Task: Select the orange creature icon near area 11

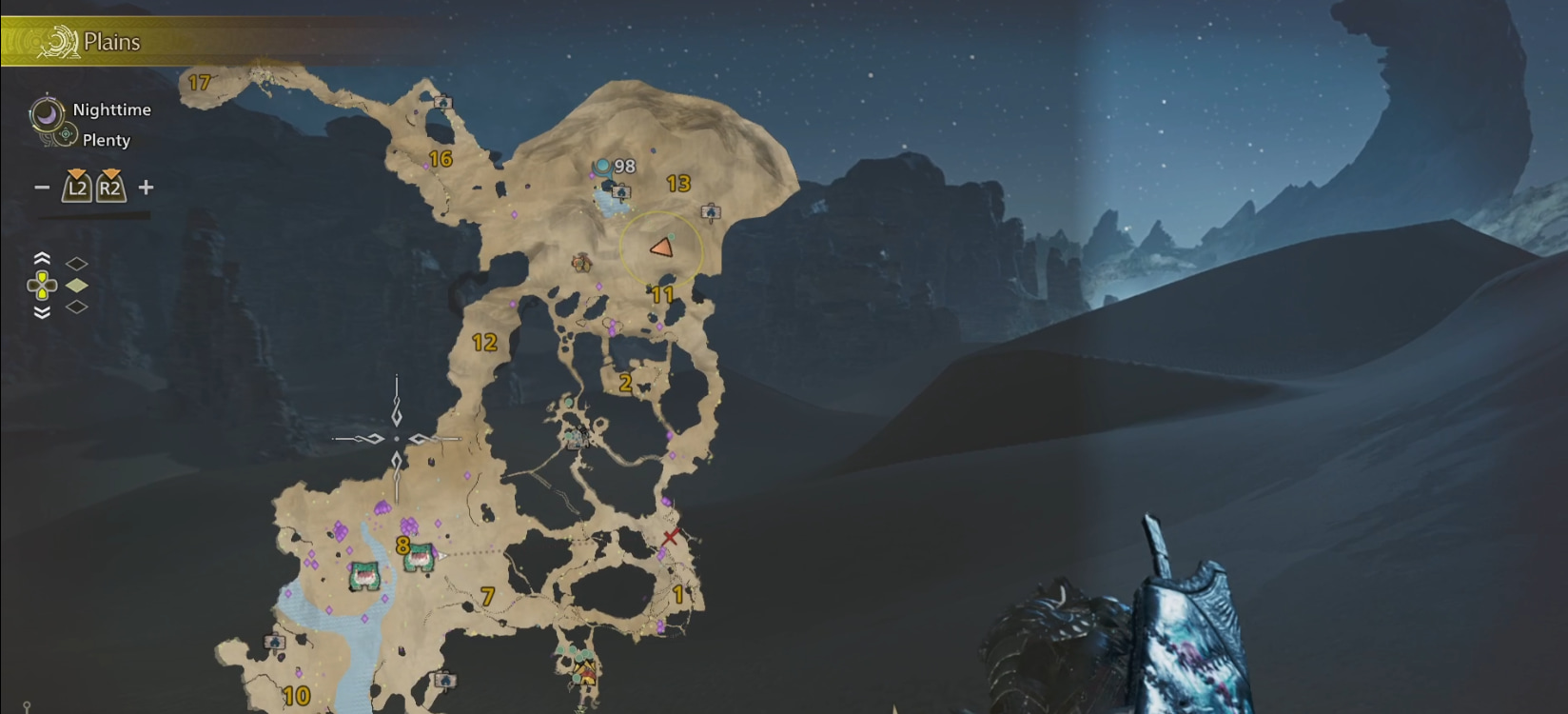Action: pyautogui.click(x=581, y=263)
